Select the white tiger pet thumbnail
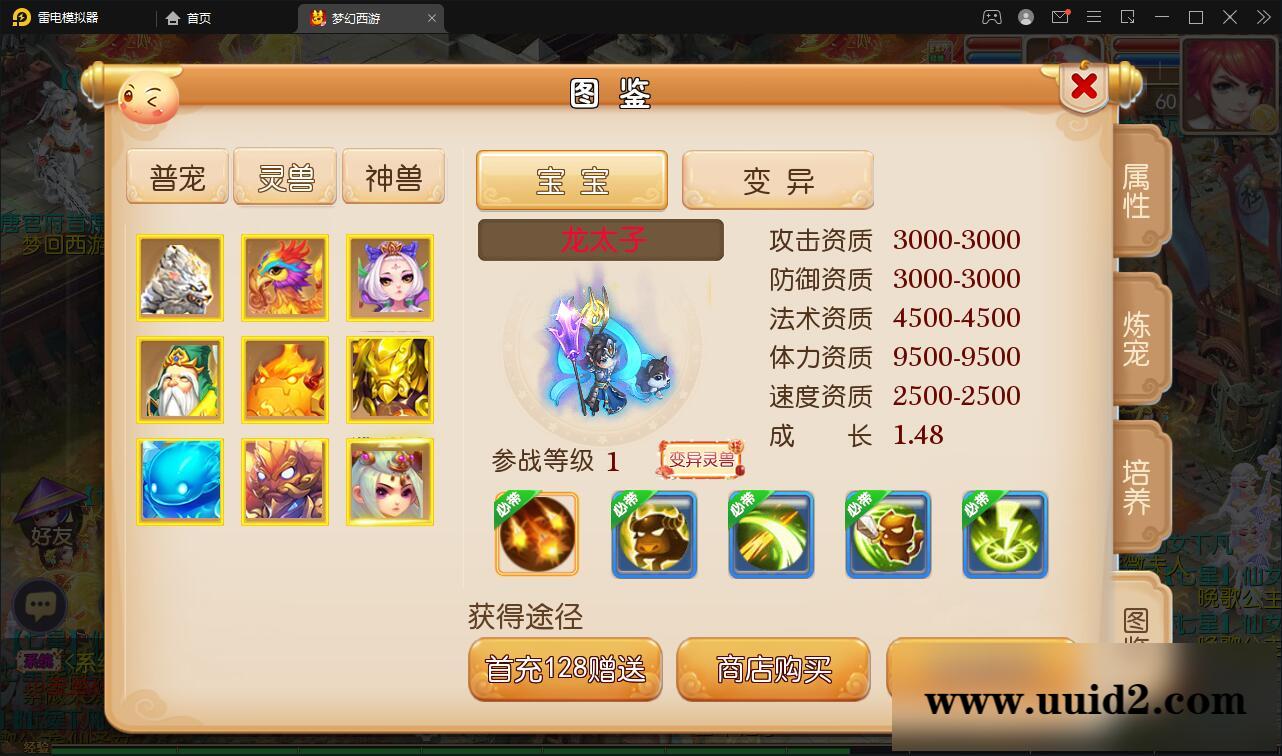 click(180, 278)
